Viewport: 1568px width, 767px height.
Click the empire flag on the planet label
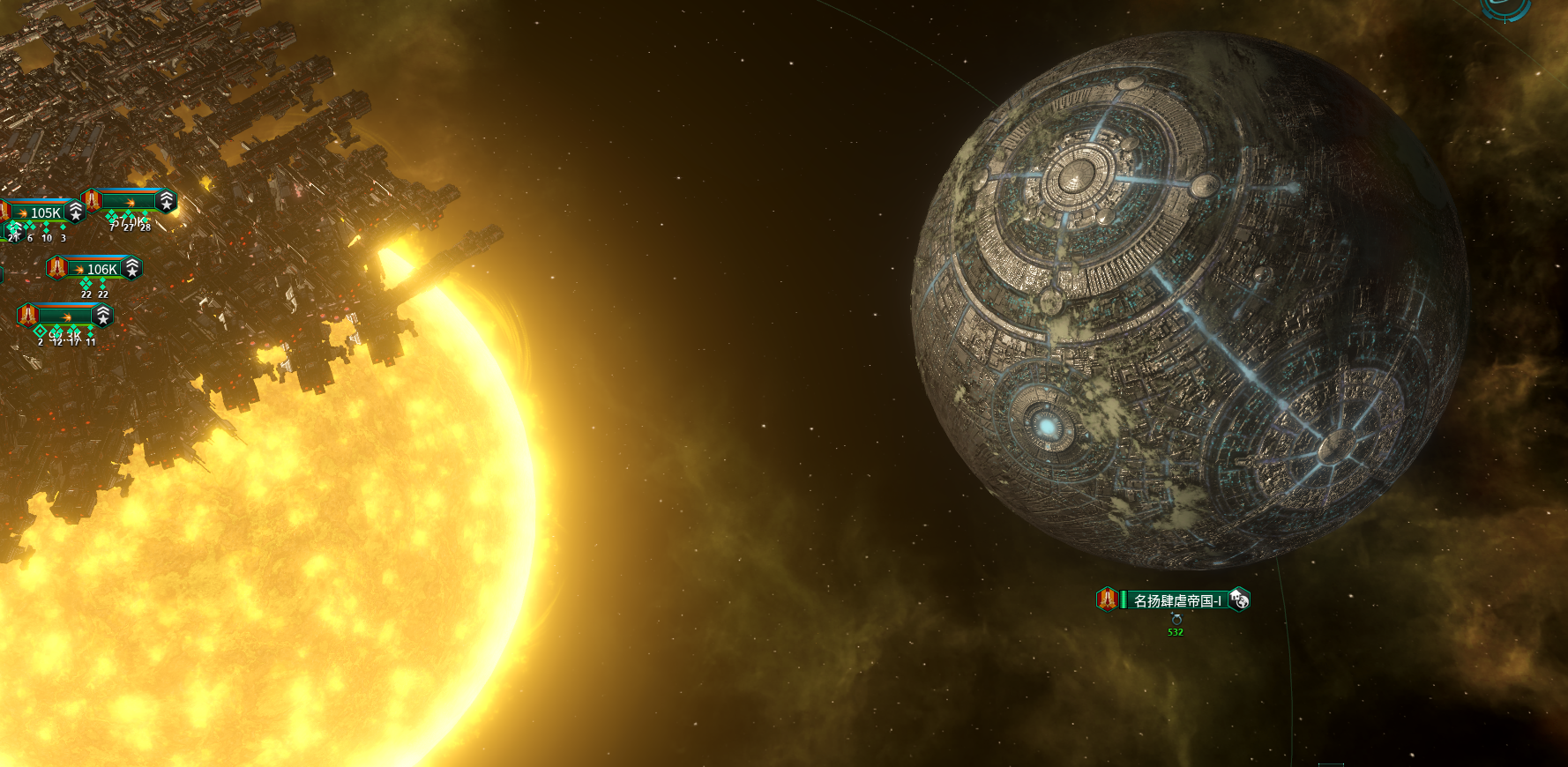(x=1108, y=599)
